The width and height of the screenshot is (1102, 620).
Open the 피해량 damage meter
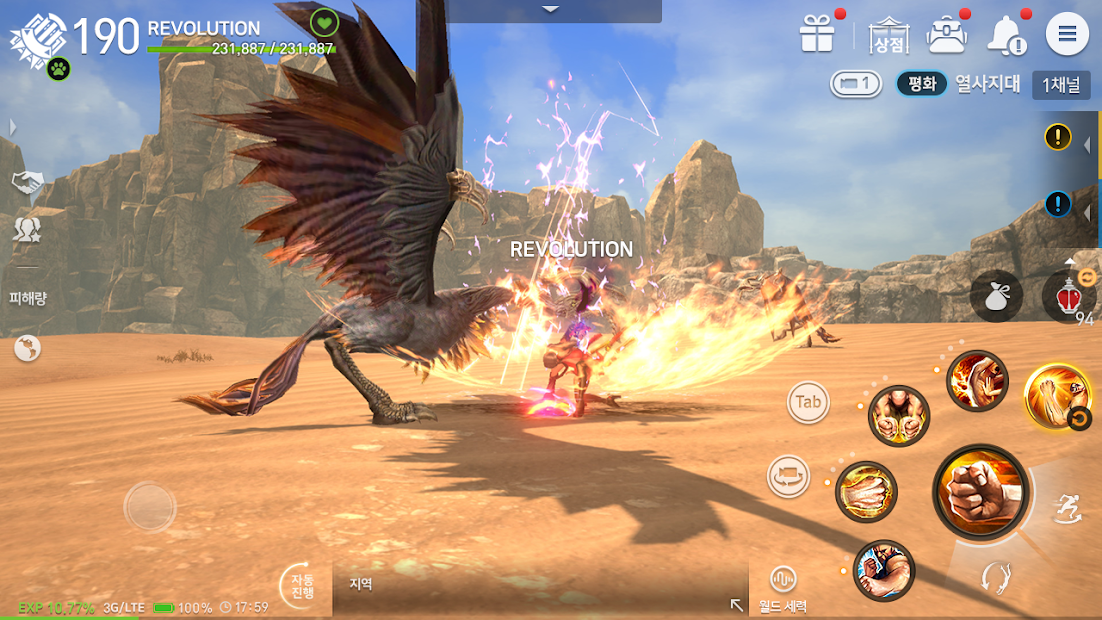(28, 298)
